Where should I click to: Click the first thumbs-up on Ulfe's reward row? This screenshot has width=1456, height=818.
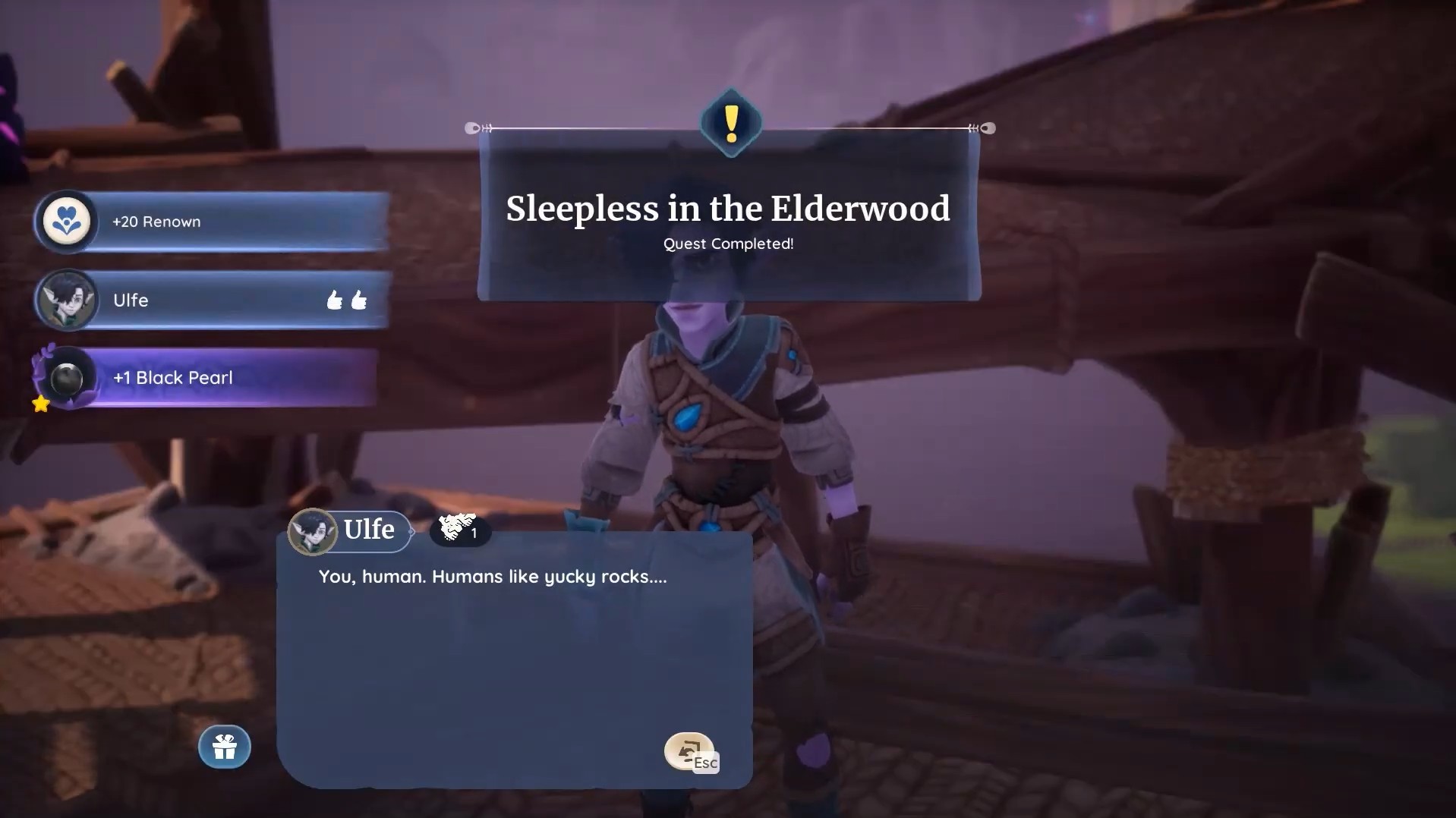point(334,300)
